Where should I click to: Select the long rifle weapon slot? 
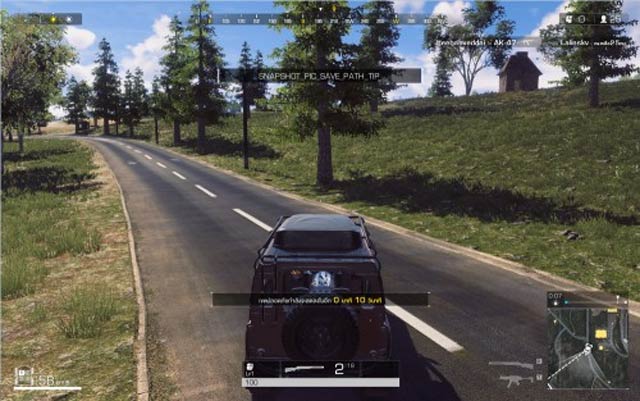click(512, 364)
